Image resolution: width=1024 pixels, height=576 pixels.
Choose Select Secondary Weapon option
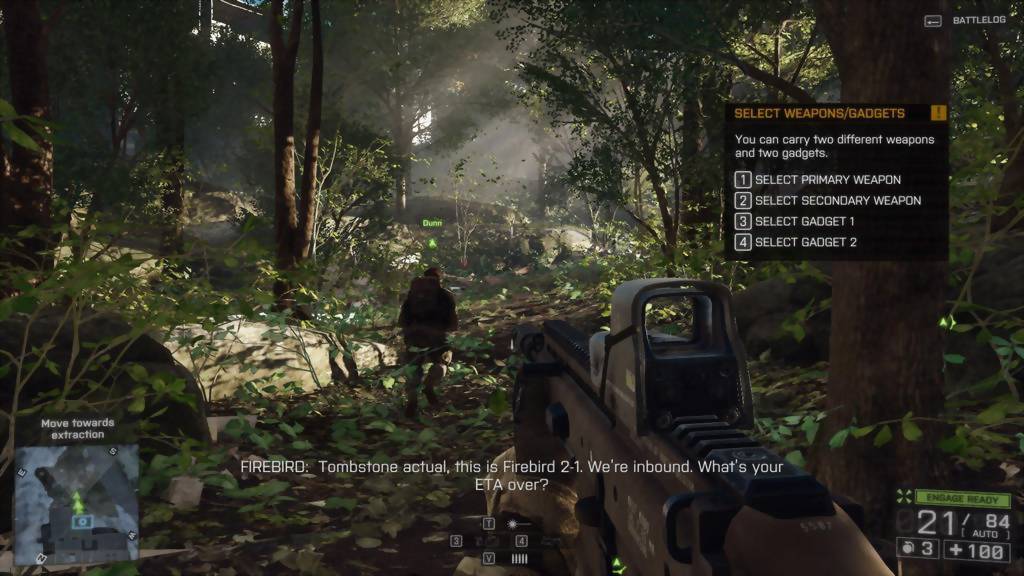pos(837,201)
